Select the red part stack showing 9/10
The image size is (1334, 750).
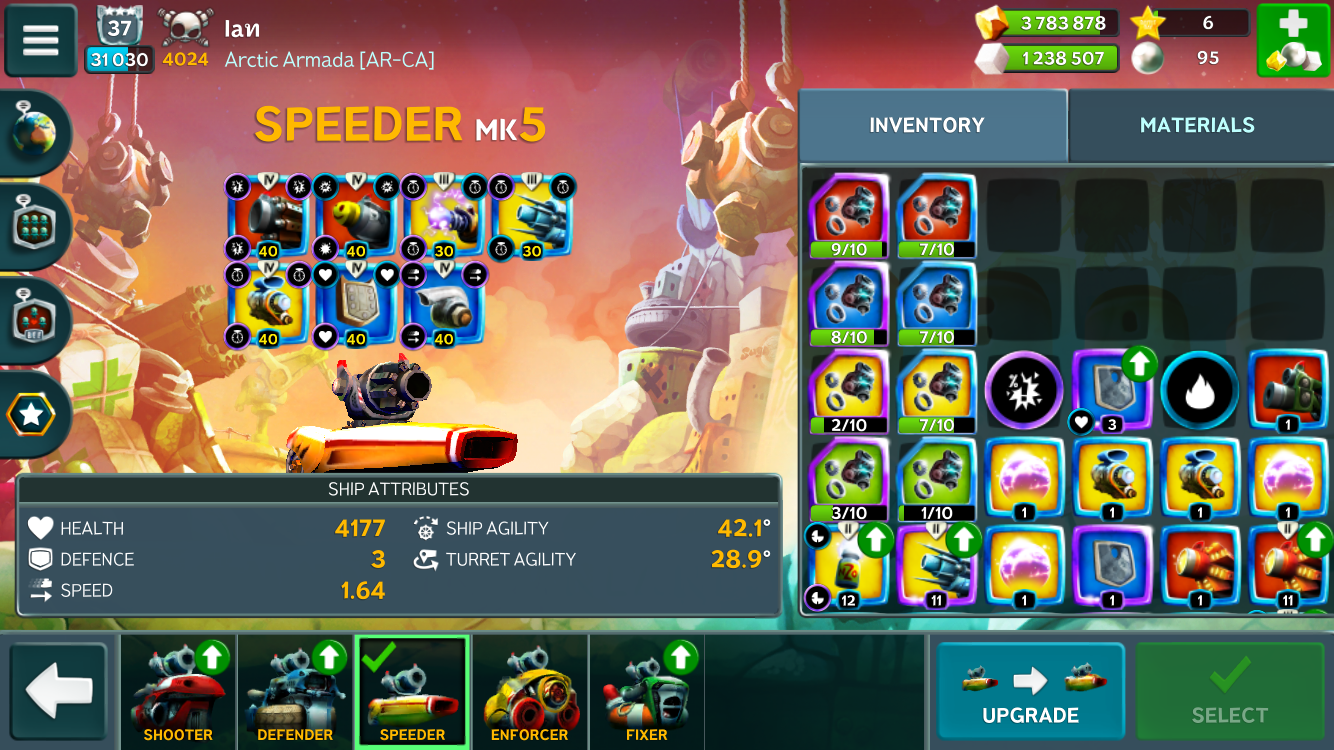point(849,214)
